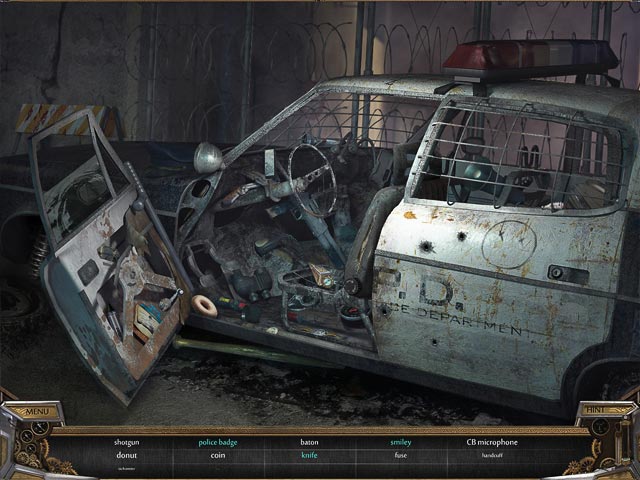Open the Menu button
The image size is (640, 480).
pyautogui.click(x=38, y=411)
